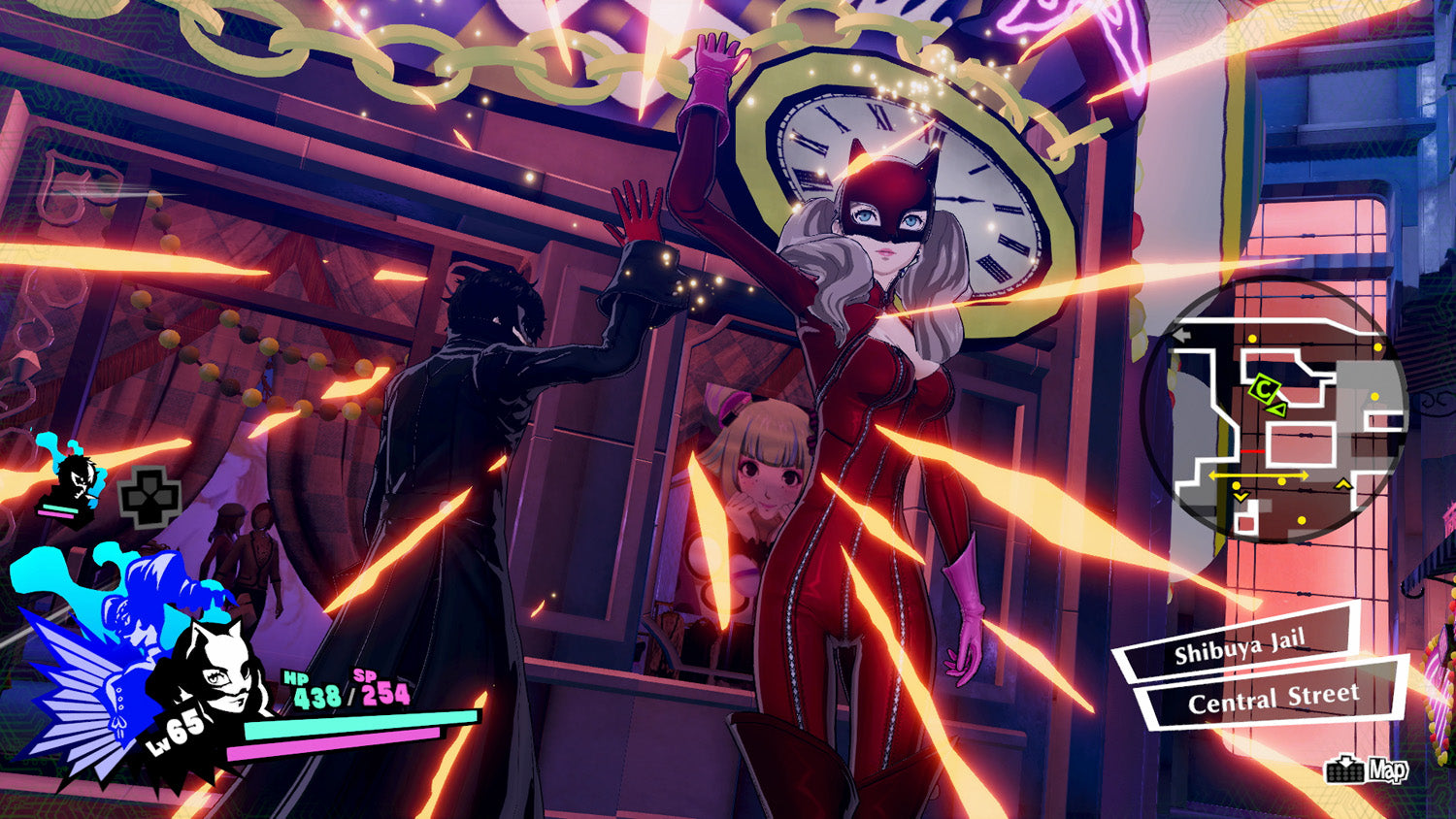This screenshot has width=1456, height=819.
Task: Open the Map via the Map label
Action: tap(1388, 769)
